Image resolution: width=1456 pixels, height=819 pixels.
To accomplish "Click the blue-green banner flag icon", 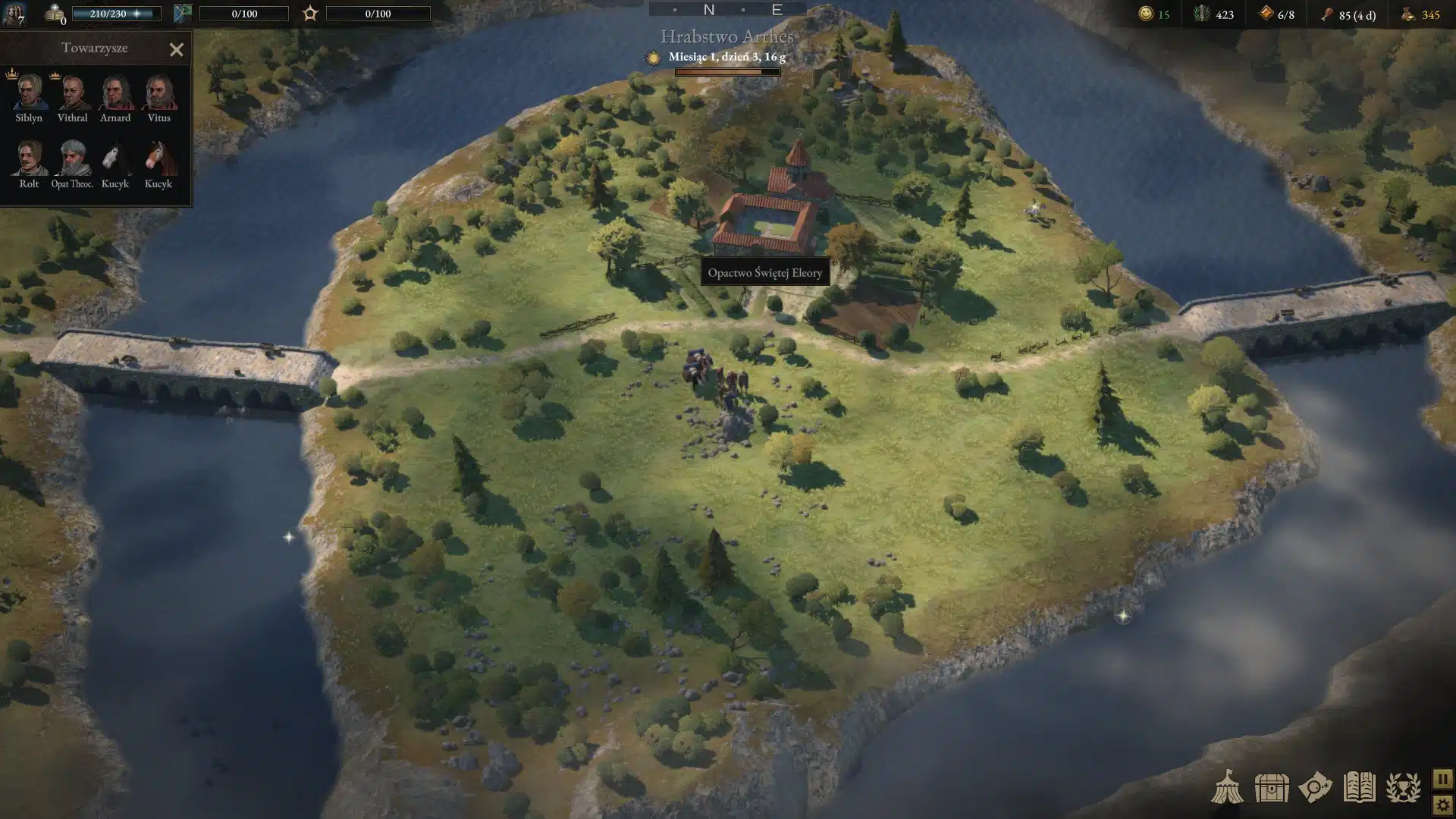I will [x=183, y=14].
